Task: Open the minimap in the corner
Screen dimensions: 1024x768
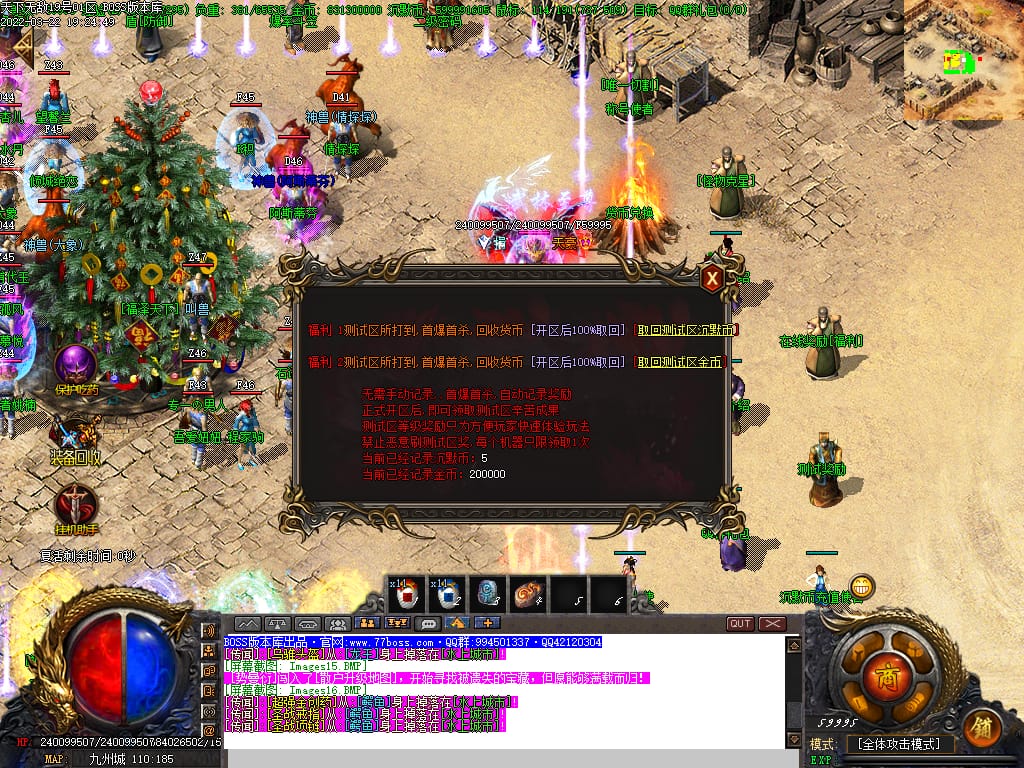Action: tap(963, 60)
